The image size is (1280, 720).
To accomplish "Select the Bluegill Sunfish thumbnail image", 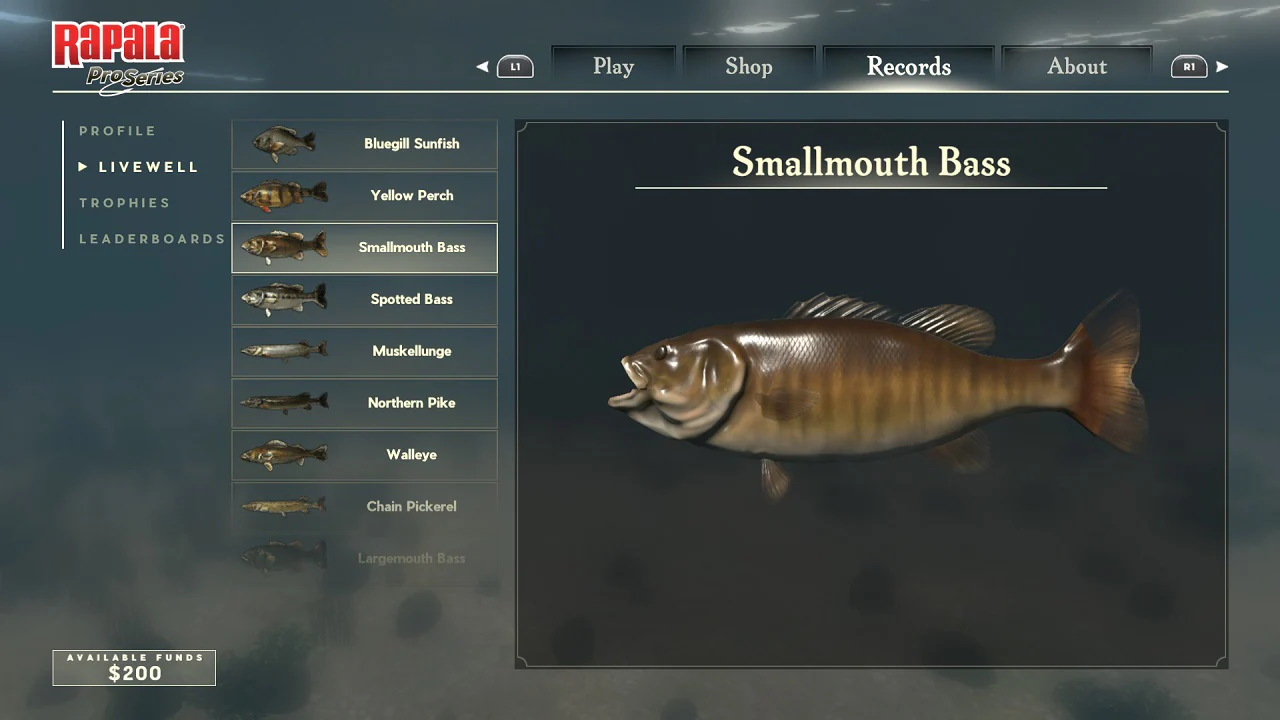I will [281, 144].
